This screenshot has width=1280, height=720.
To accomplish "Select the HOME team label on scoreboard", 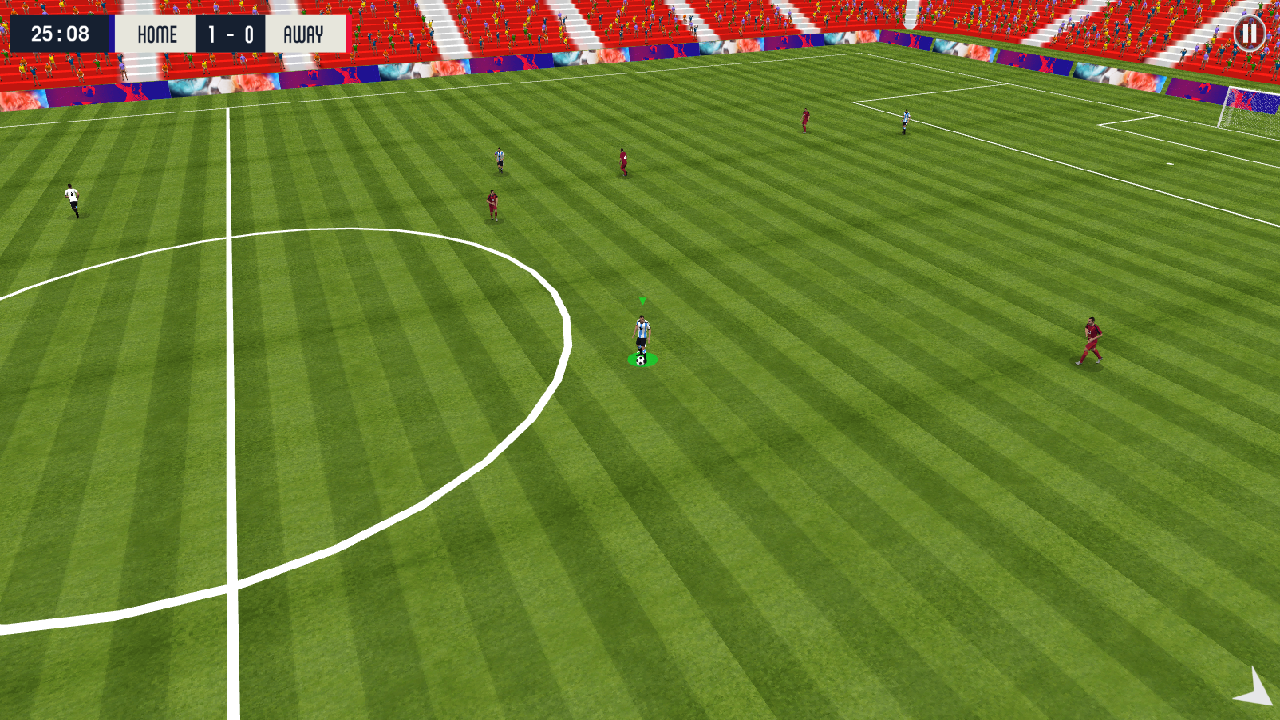I will click(155, 33).
